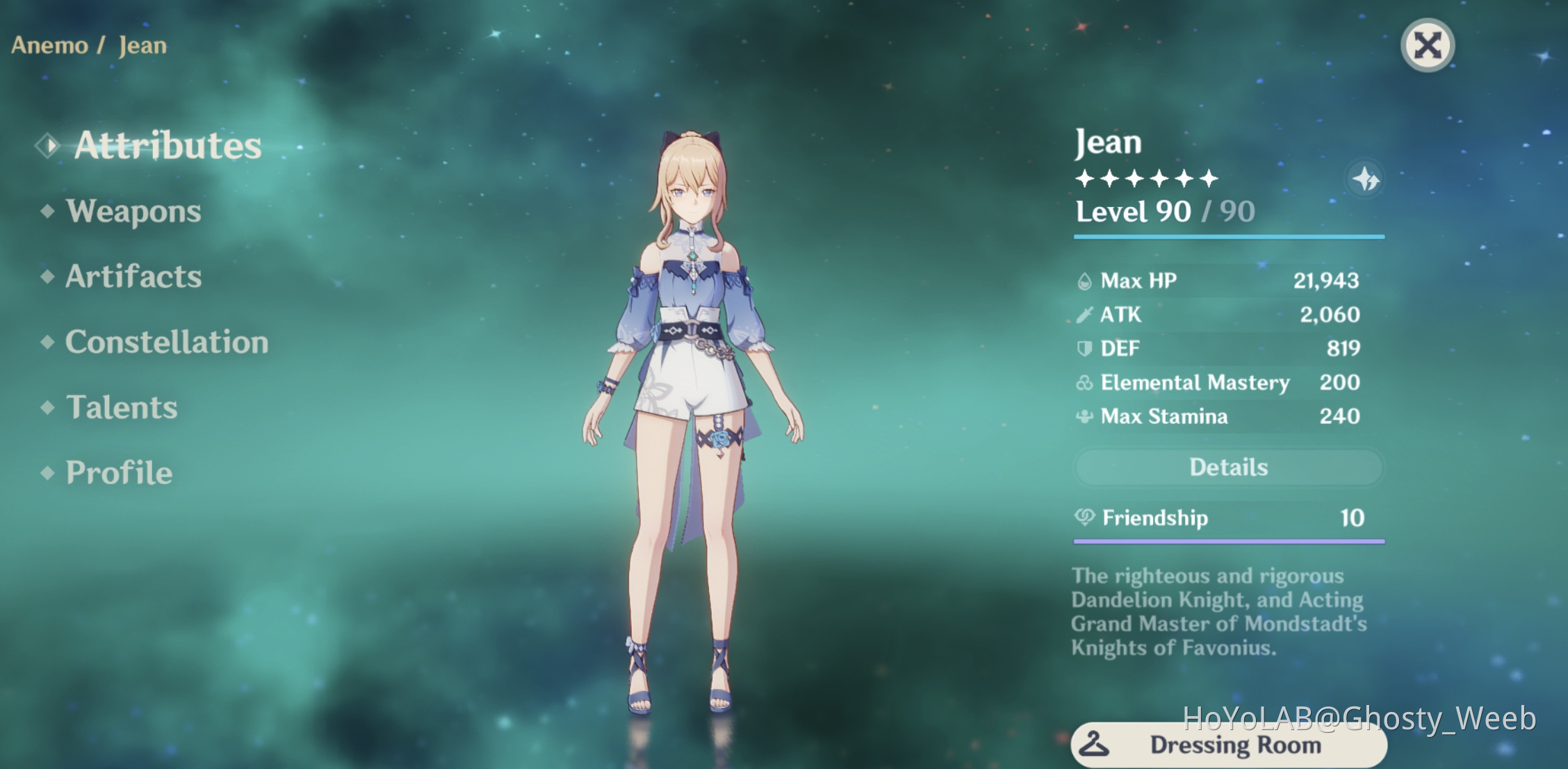The image size is (1568, 769).
Task: Click the Elemental Mastery icon
Action: point(1086,383)
